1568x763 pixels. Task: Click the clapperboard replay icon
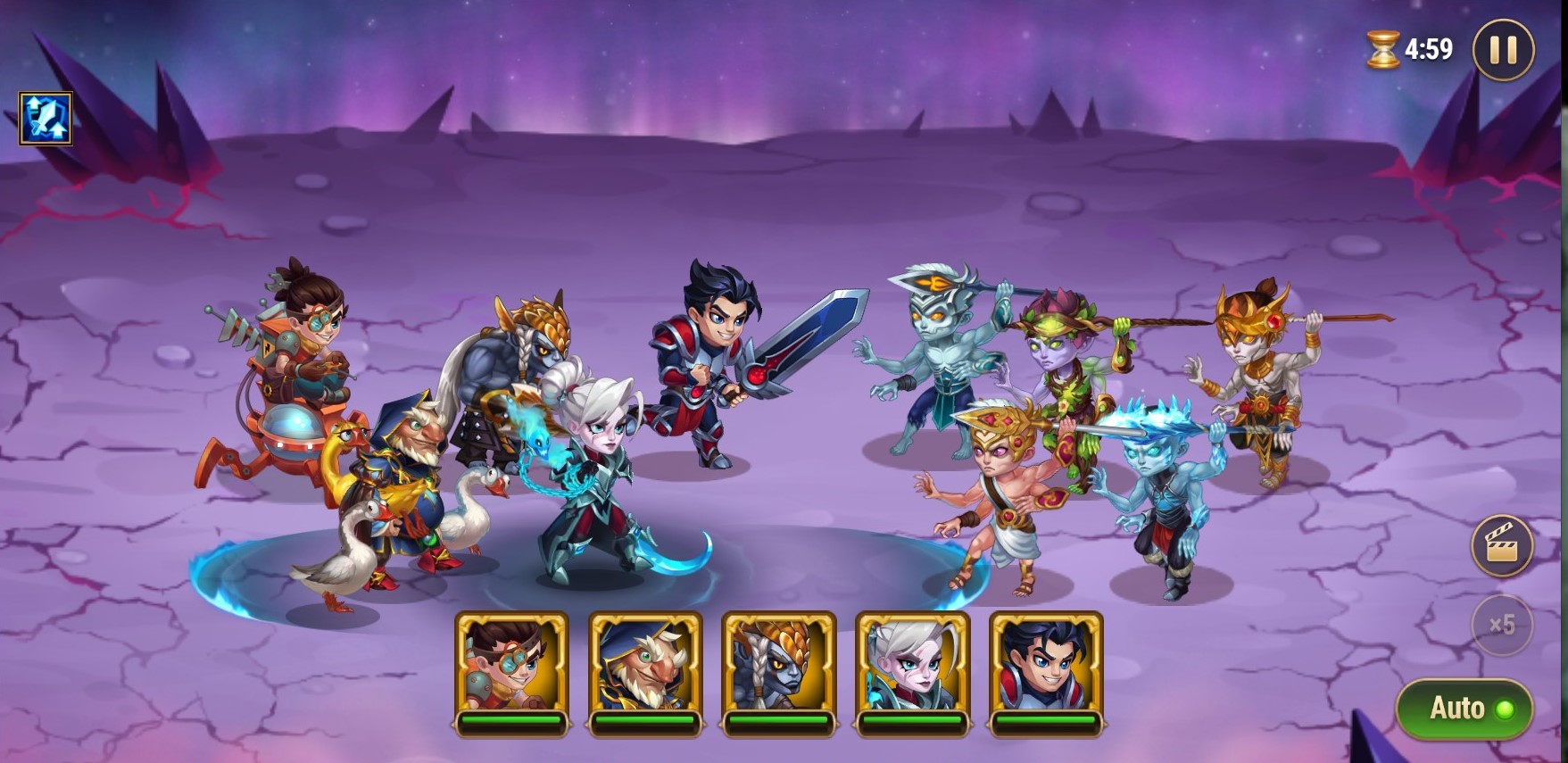coord(1502,545)
